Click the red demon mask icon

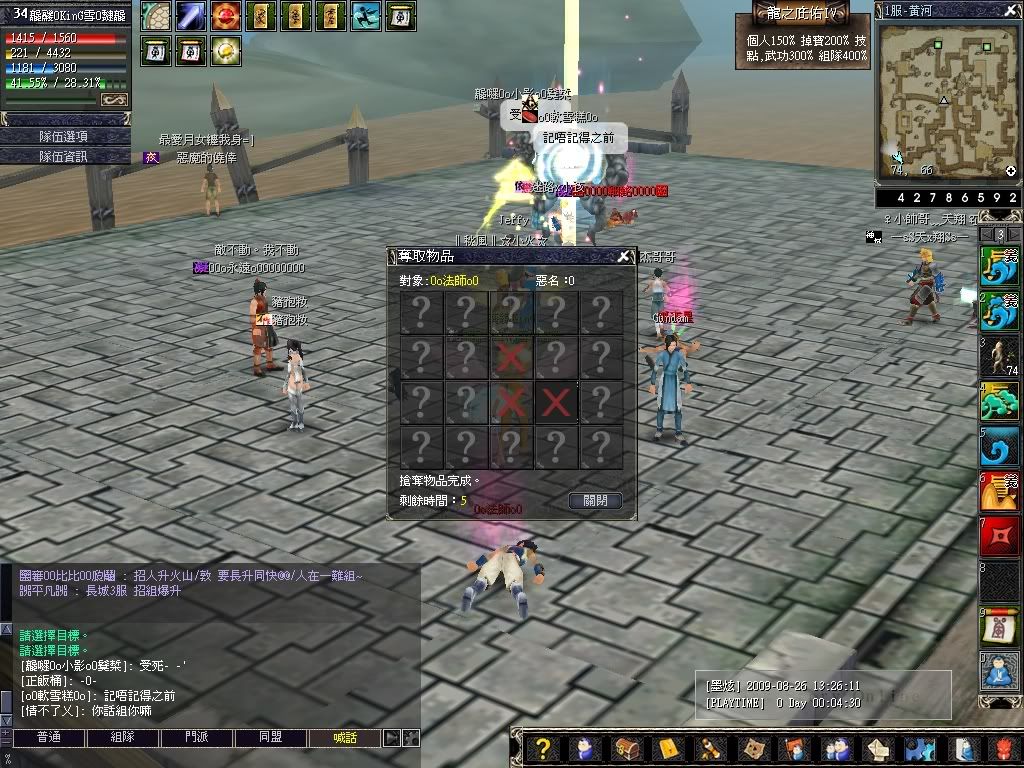tap(1003, 749)
